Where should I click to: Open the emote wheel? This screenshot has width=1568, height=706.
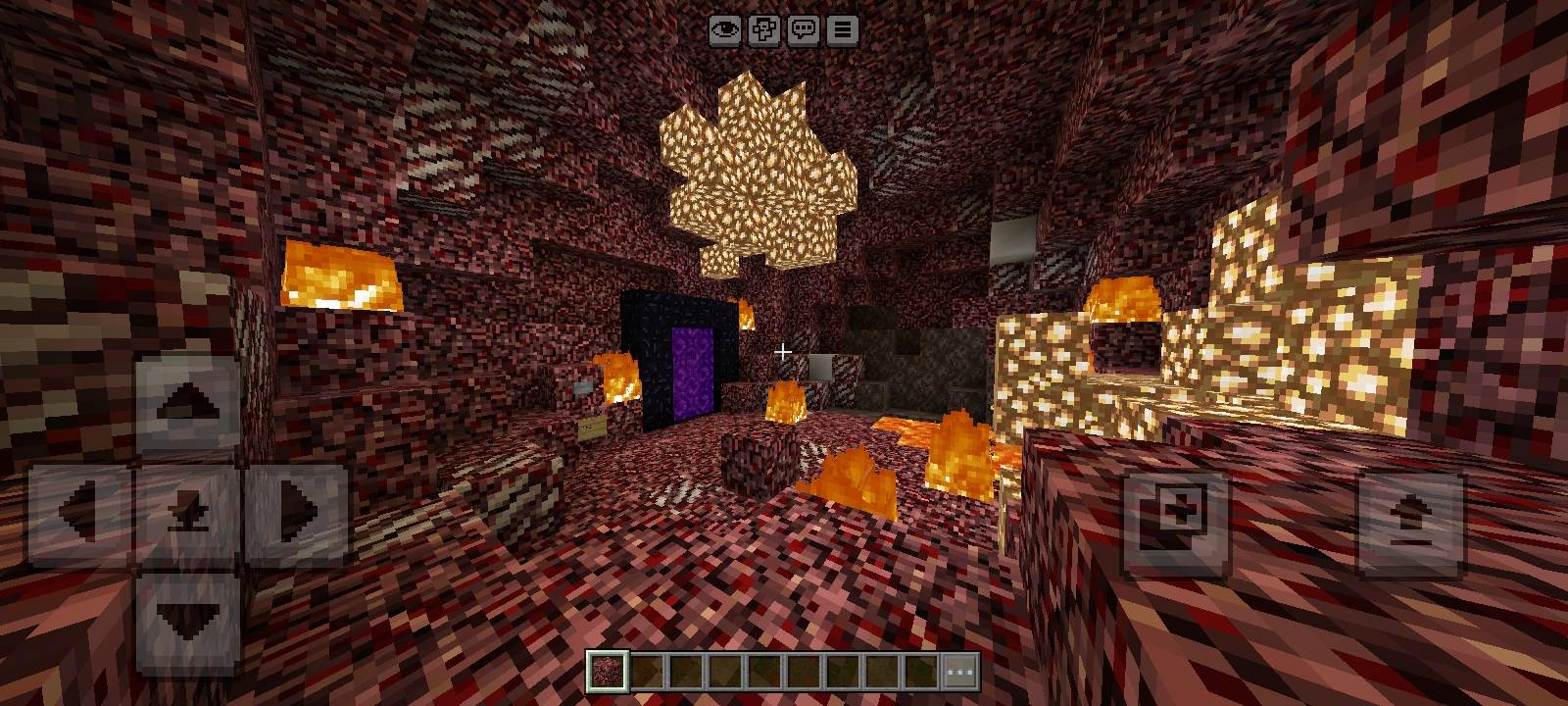(764, 30)
